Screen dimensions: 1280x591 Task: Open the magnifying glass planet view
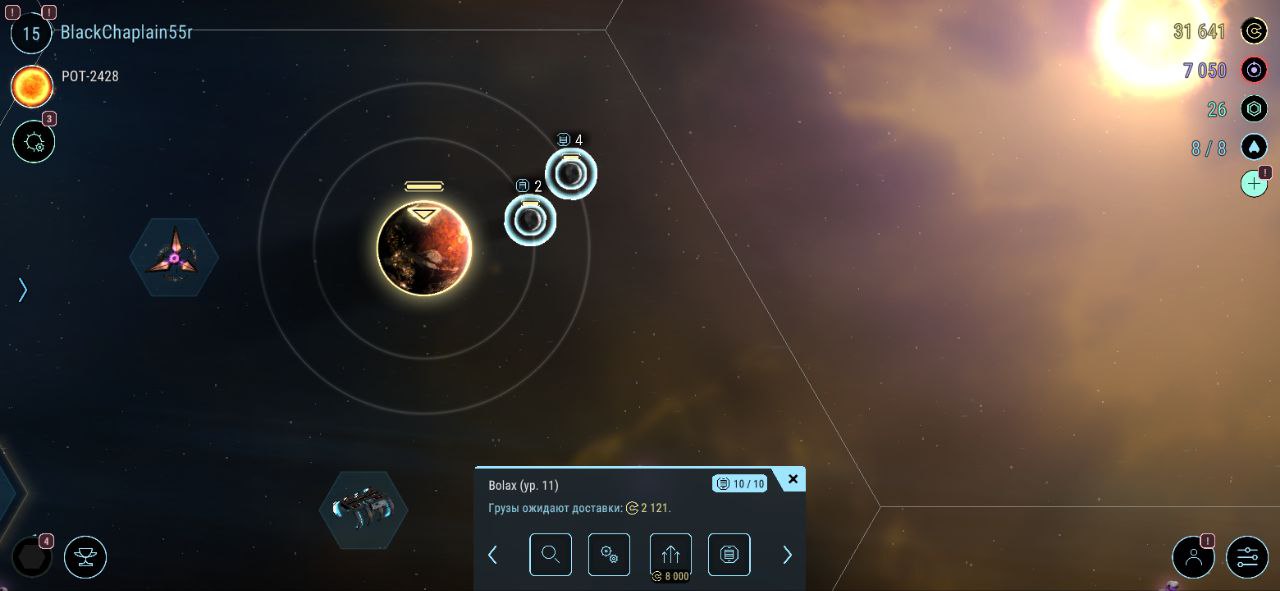point(550,554)
